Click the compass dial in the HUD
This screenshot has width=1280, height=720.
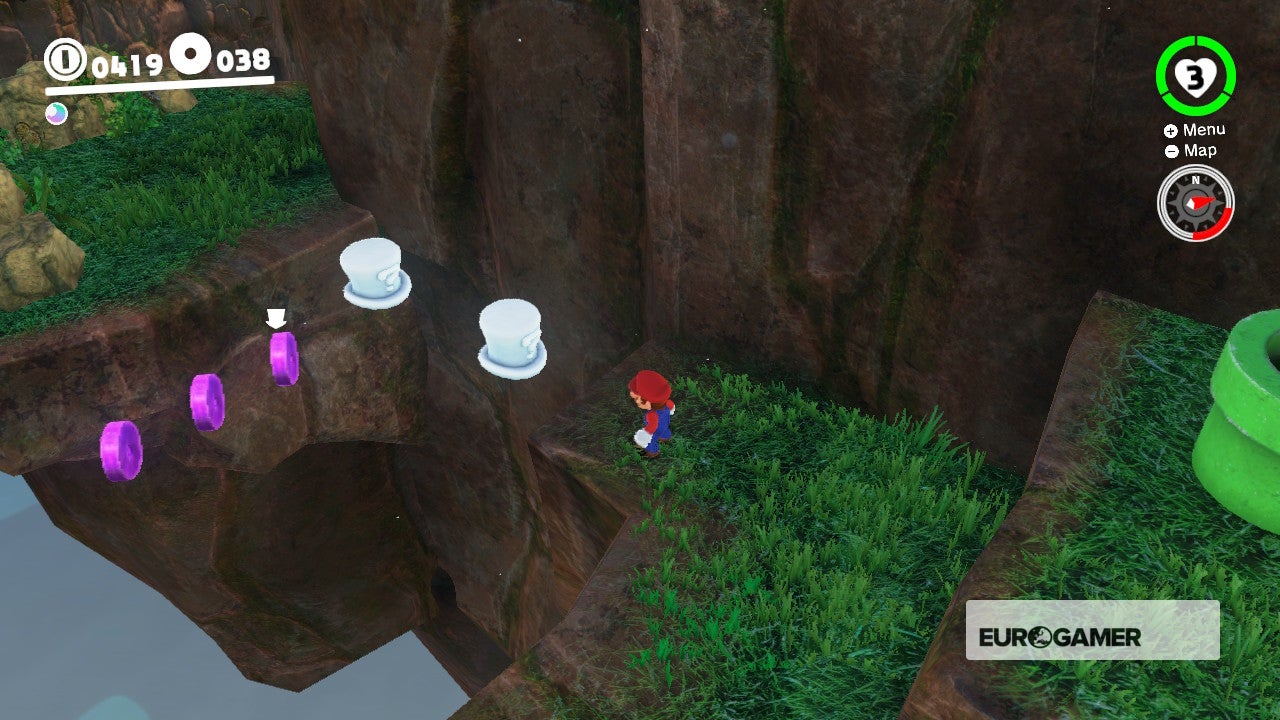1195,203
